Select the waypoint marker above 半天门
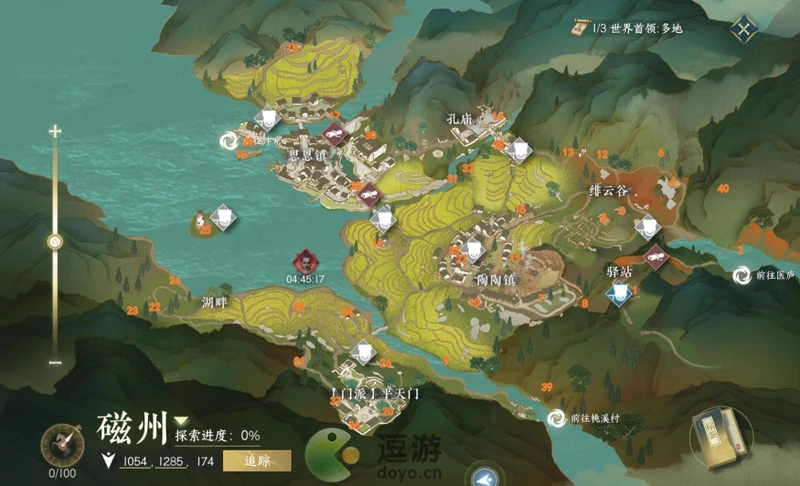Image resolution: width=800 pixels, height=486 pixels. (x=365, y=353)
